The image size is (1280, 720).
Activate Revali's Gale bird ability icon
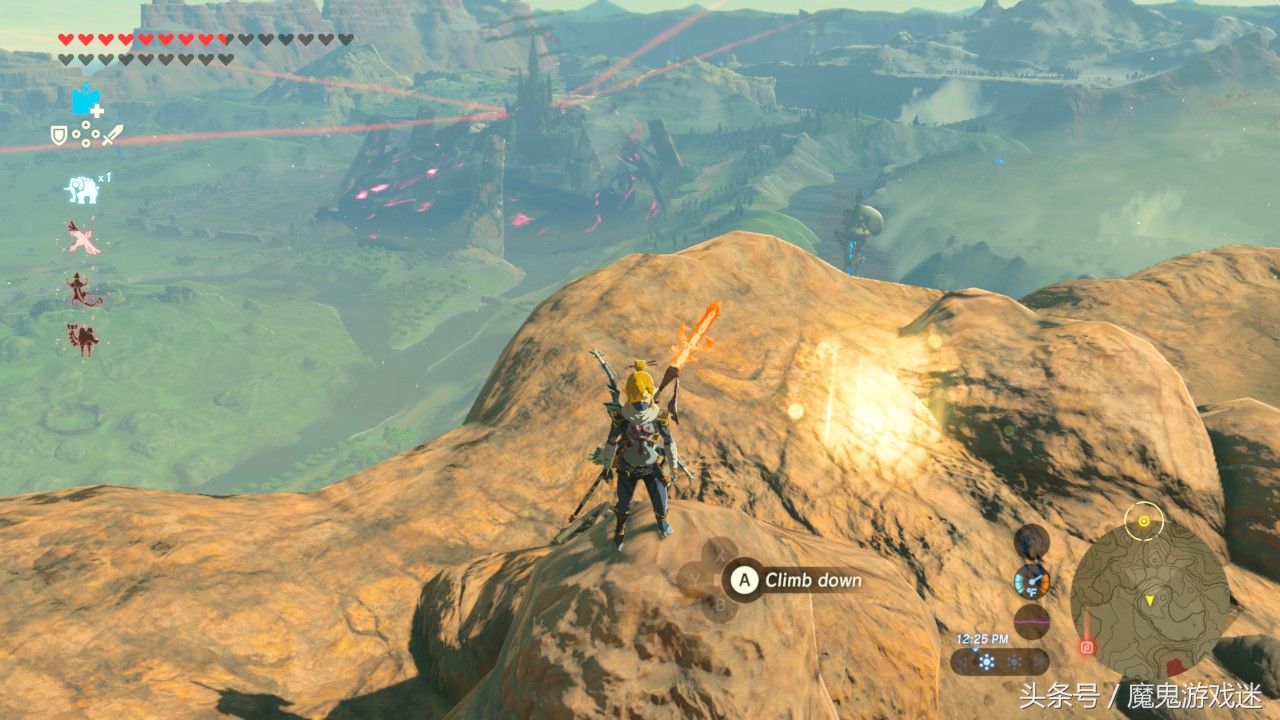click(83, 238)
